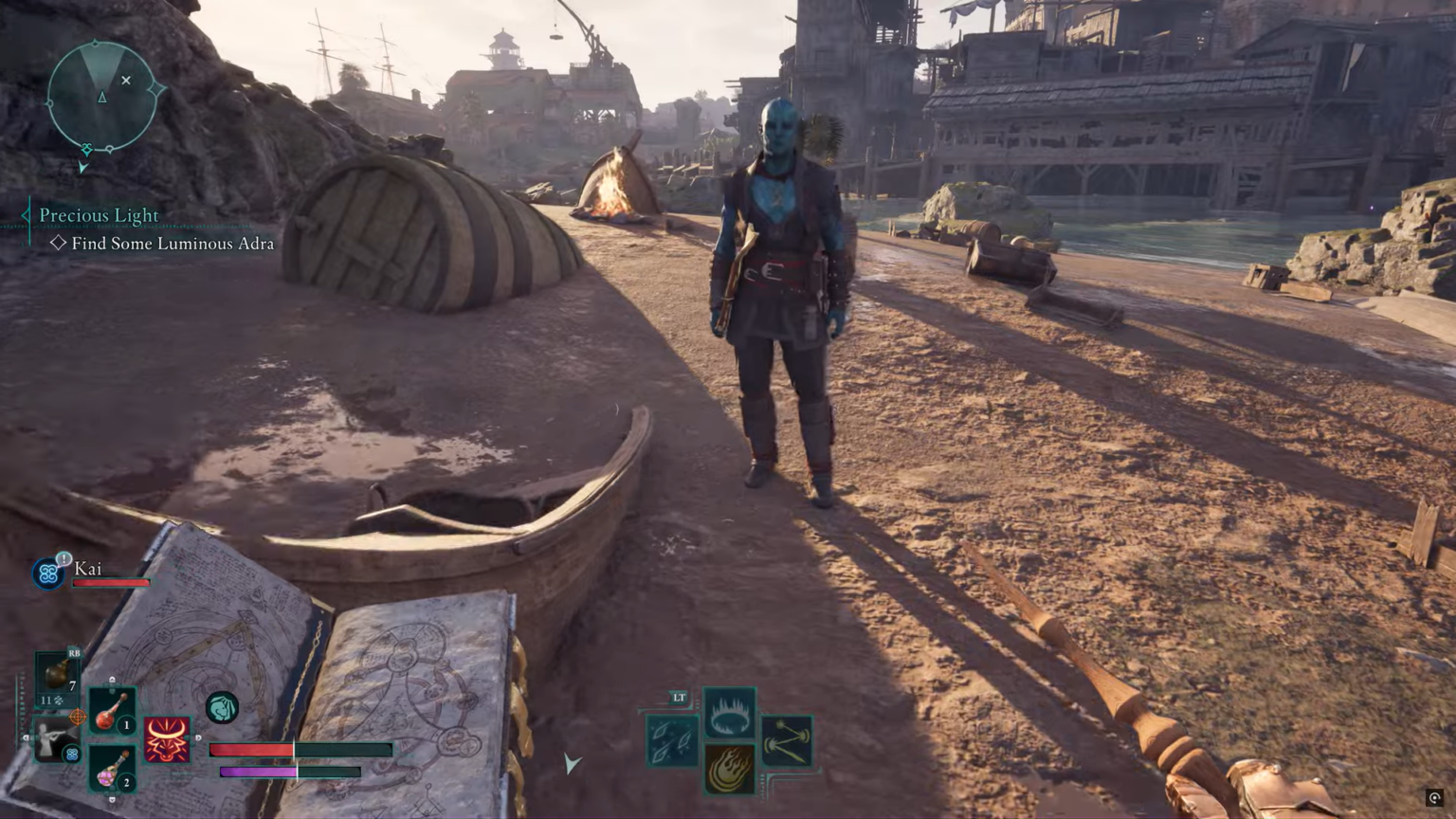Screen dimensions: 1456x819
Task: Cast the fireball spell
Action: 730,768
